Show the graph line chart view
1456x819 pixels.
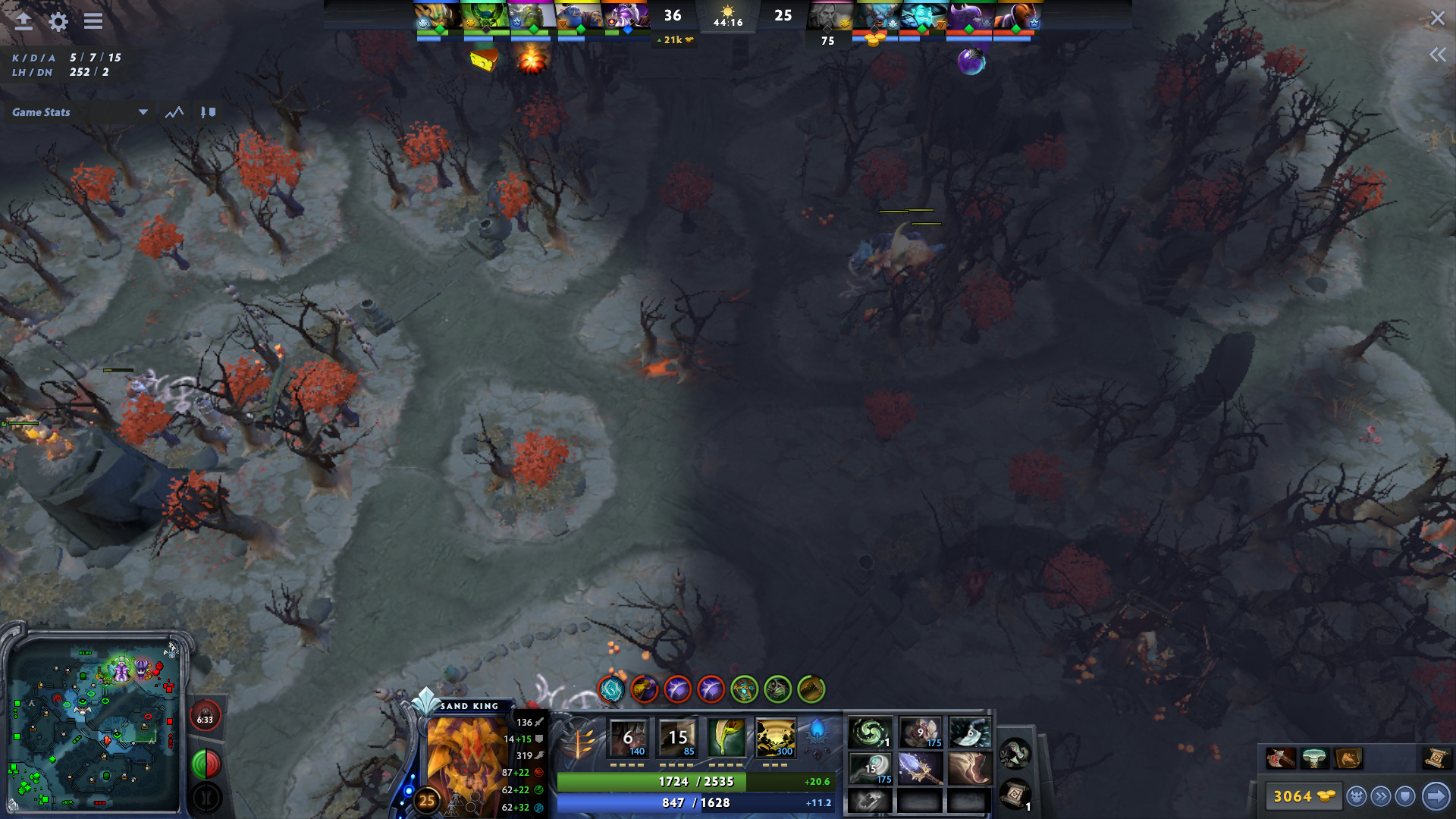[x=174, y=112]
